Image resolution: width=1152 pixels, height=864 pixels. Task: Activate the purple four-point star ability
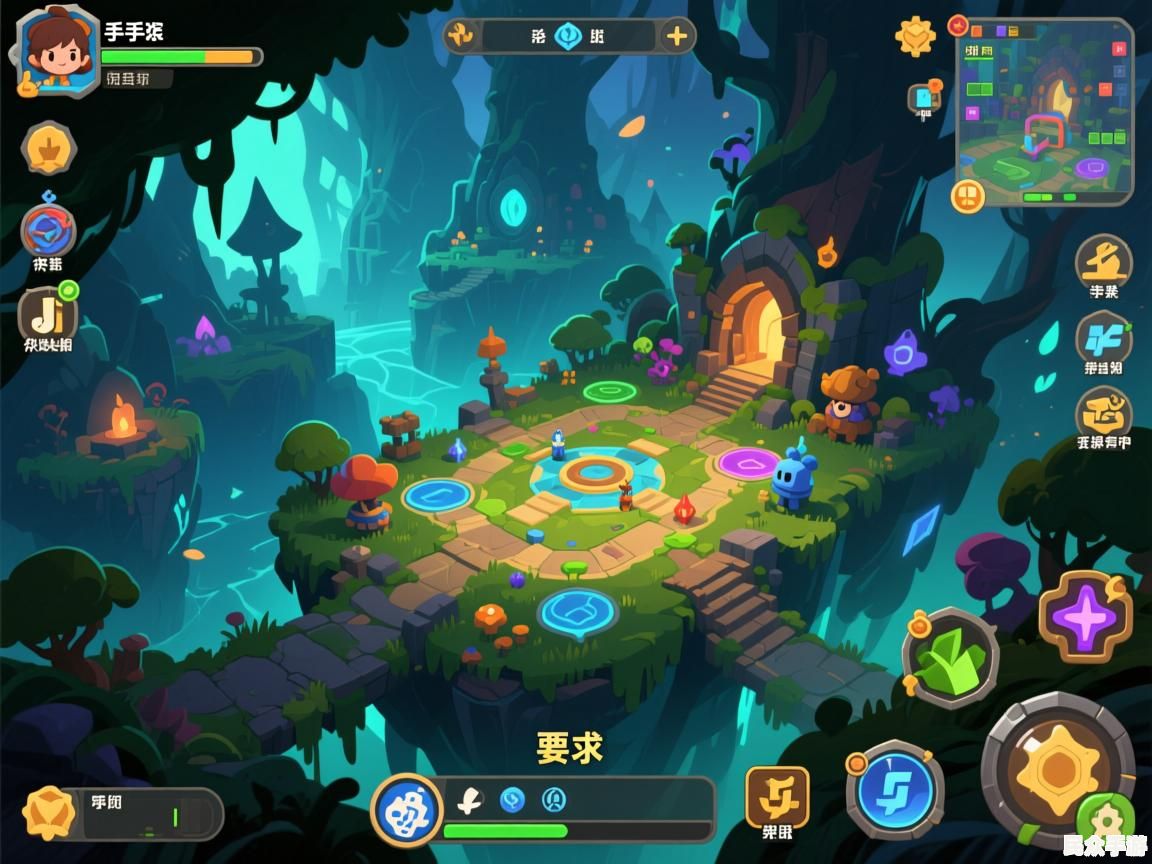pos(1085,616)
